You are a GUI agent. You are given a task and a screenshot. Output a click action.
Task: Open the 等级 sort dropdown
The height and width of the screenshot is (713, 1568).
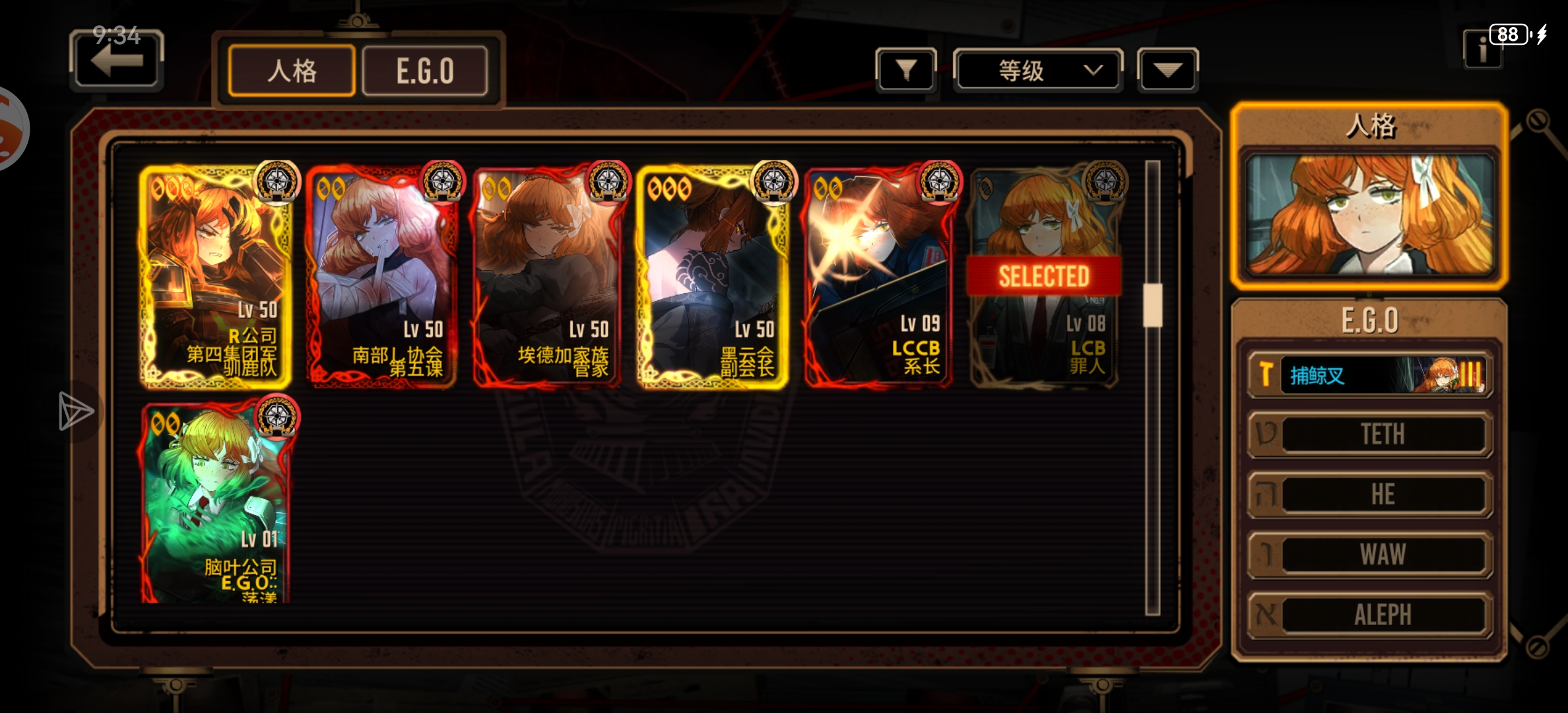1037,69
